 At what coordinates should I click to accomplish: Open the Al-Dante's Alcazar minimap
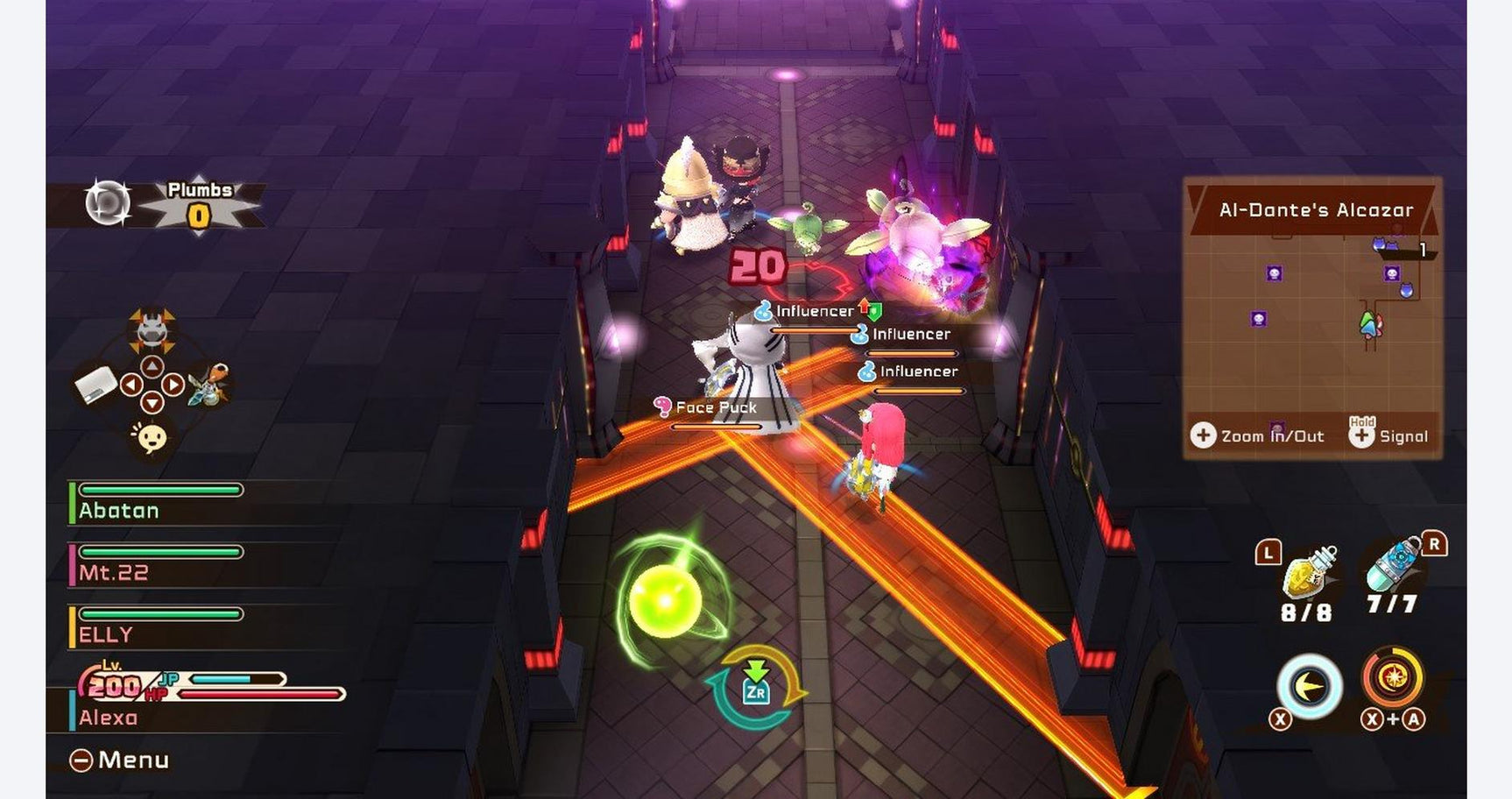point(1312,315)
